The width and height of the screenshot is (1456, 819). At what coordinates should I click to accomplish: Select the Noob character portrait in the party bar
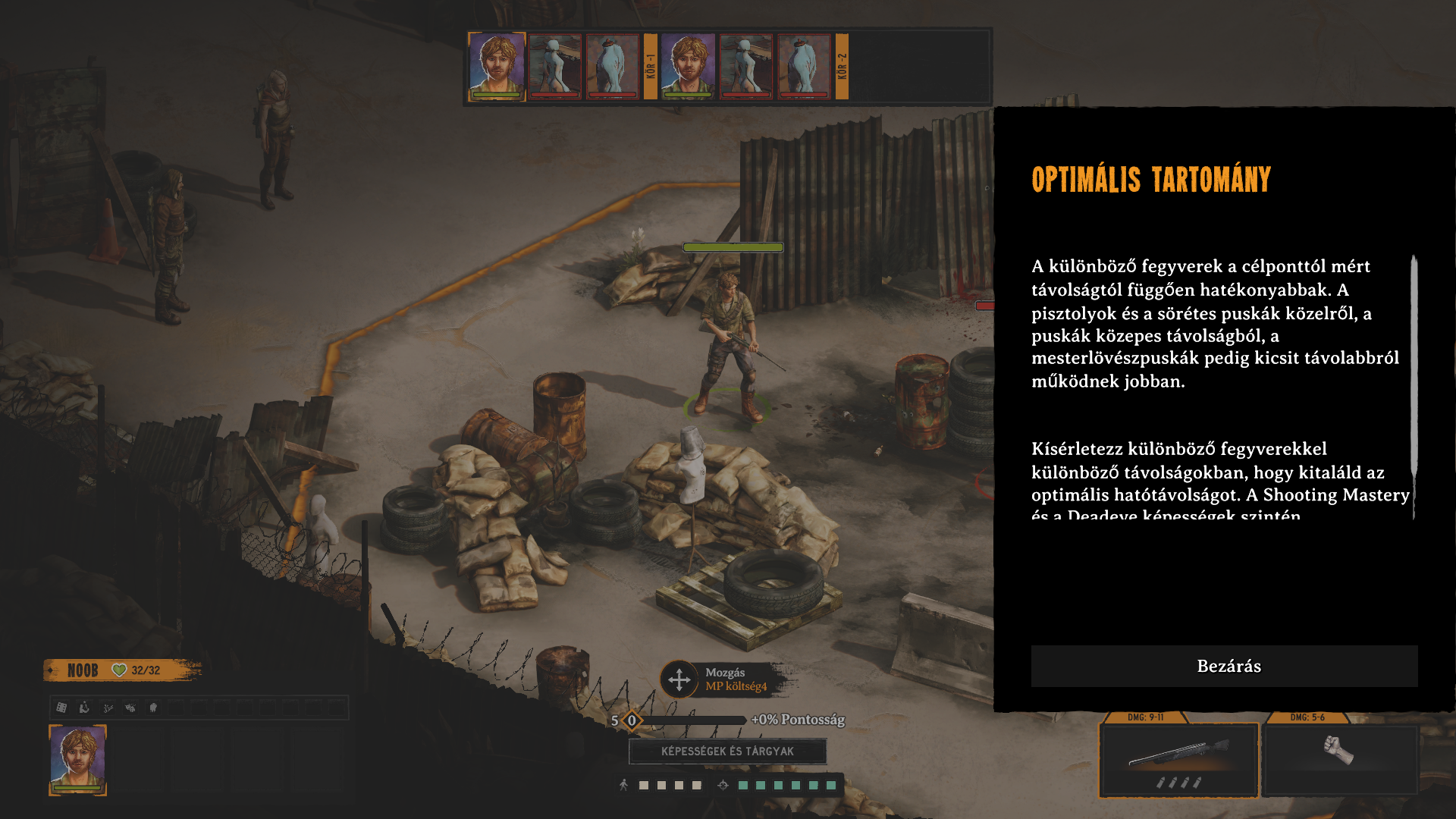[77, 759]
